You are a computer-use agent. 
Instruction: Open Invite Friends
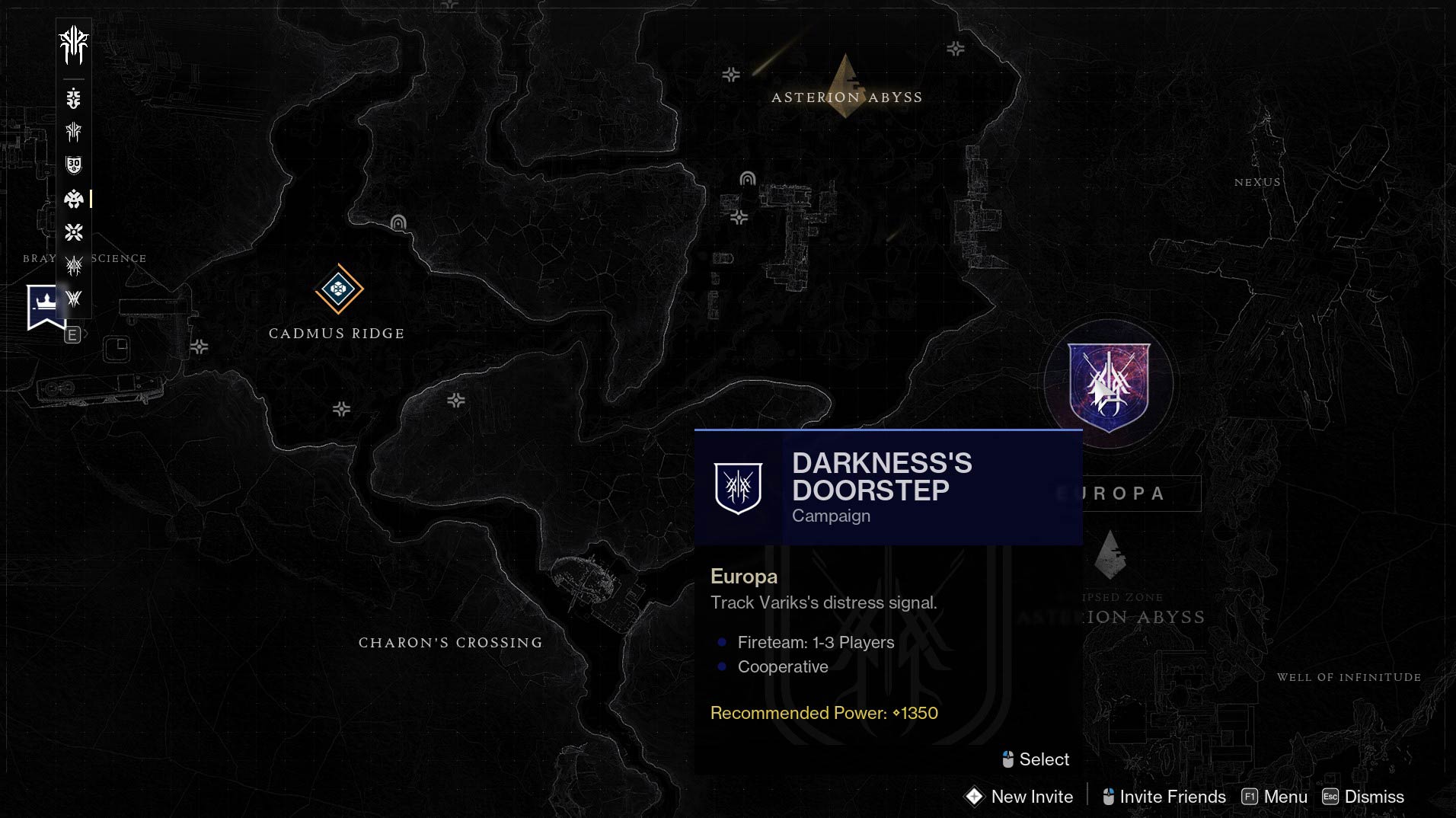pos(1164,797)
